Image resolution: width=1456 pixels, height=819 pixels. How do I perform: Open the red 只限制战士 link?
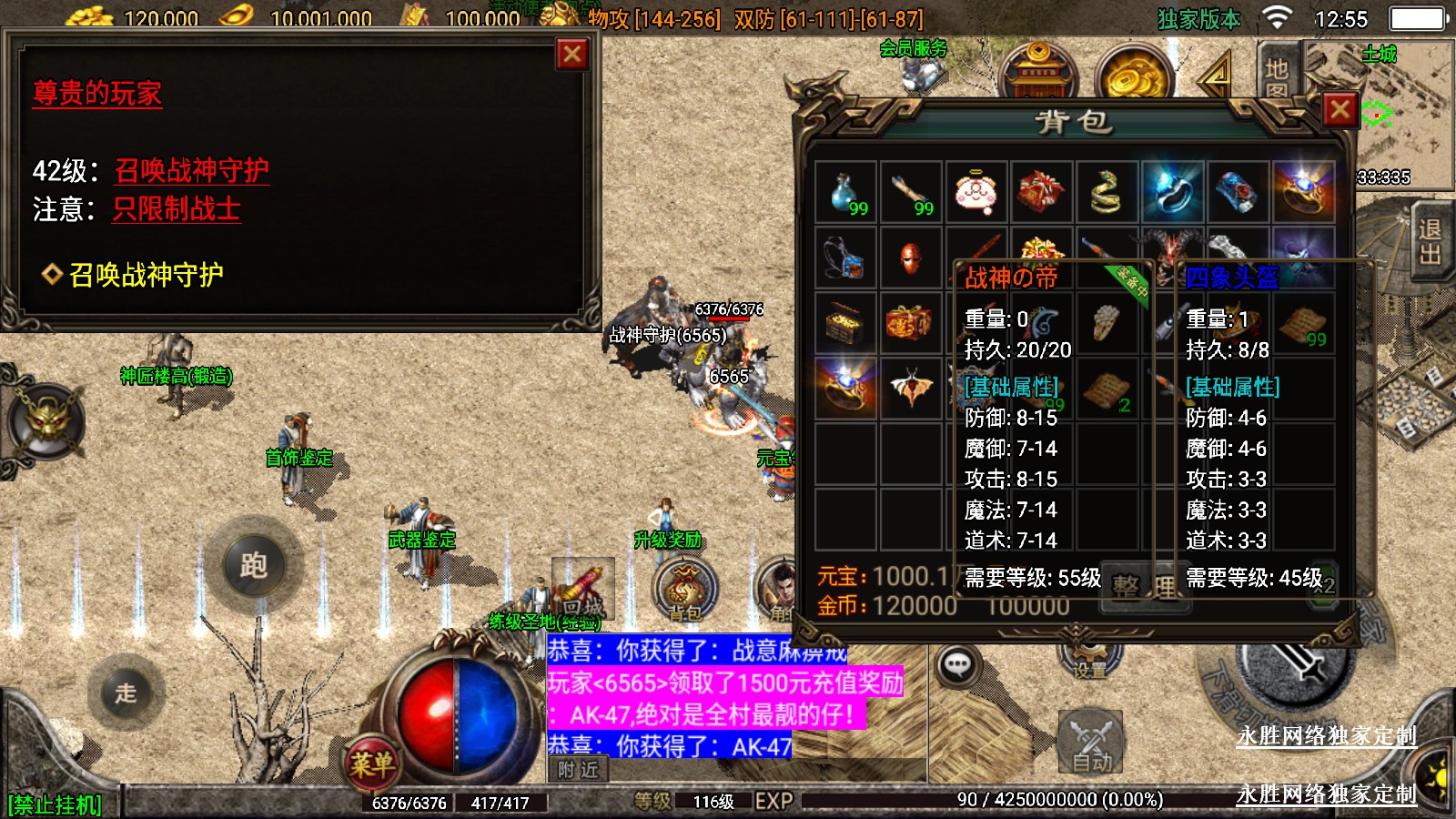click(x=177, y=209)
